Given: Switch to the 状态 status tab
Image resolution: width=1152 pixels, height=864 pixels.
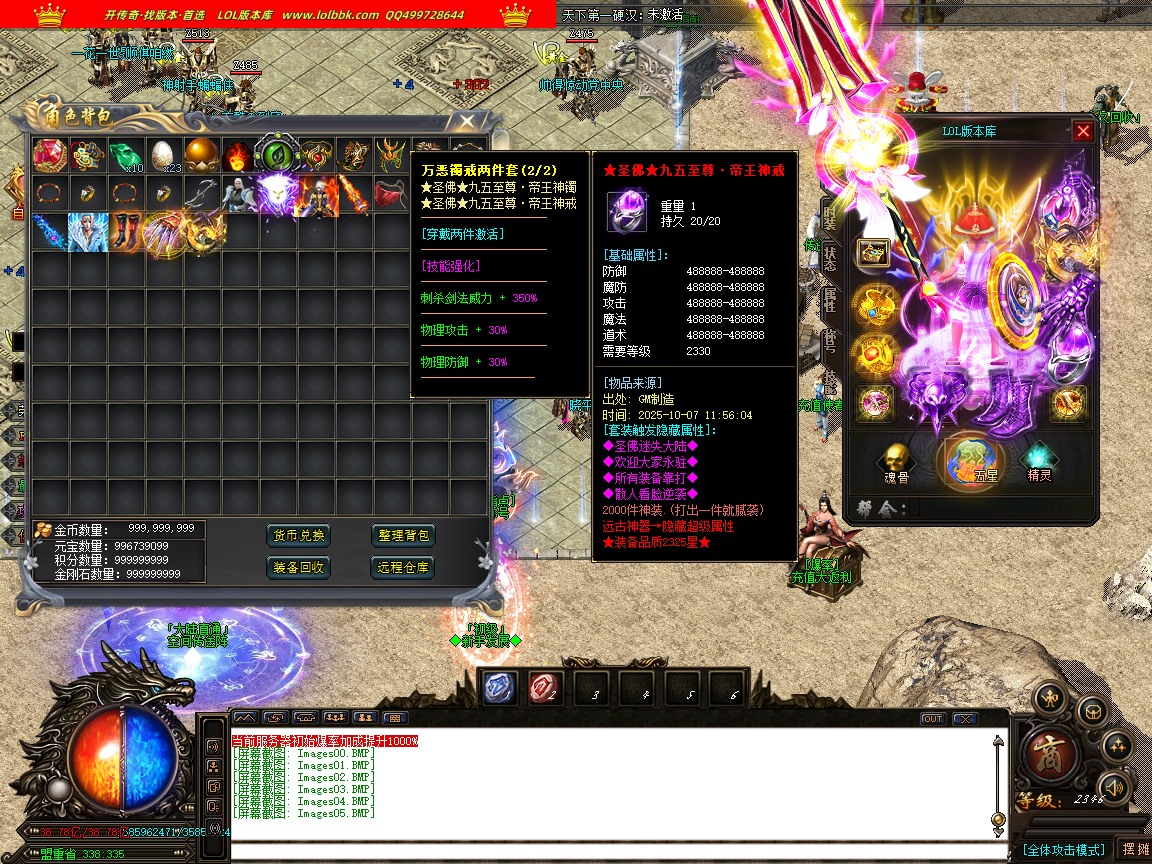Looking at the screenshot, I should tap(830, 255).
